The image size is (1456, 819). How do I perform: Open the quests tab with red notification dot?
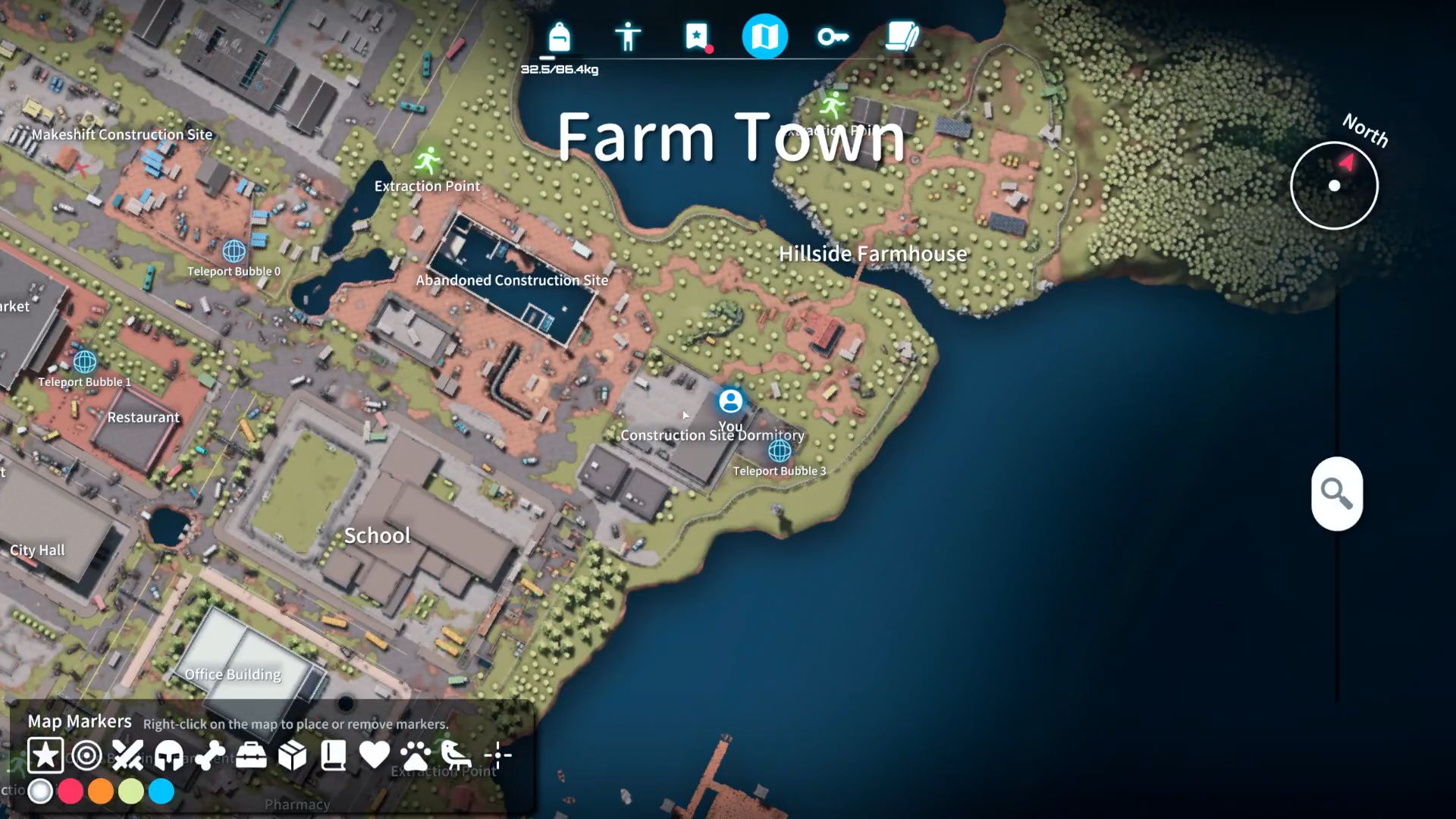[x=696, y=36]
